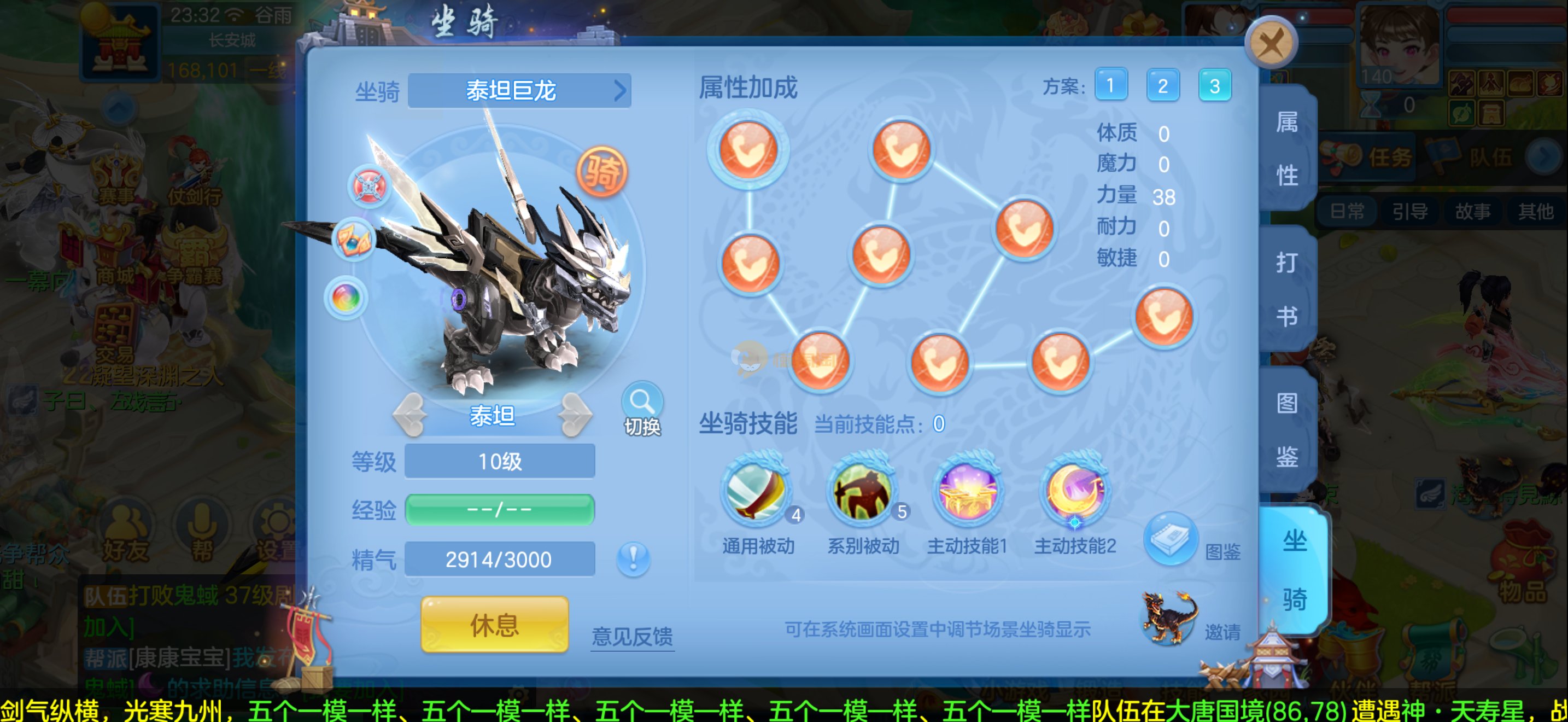Viewport: 1568px width, 722px height.
Task: Close the mount panel
Action: (1271, 43)
